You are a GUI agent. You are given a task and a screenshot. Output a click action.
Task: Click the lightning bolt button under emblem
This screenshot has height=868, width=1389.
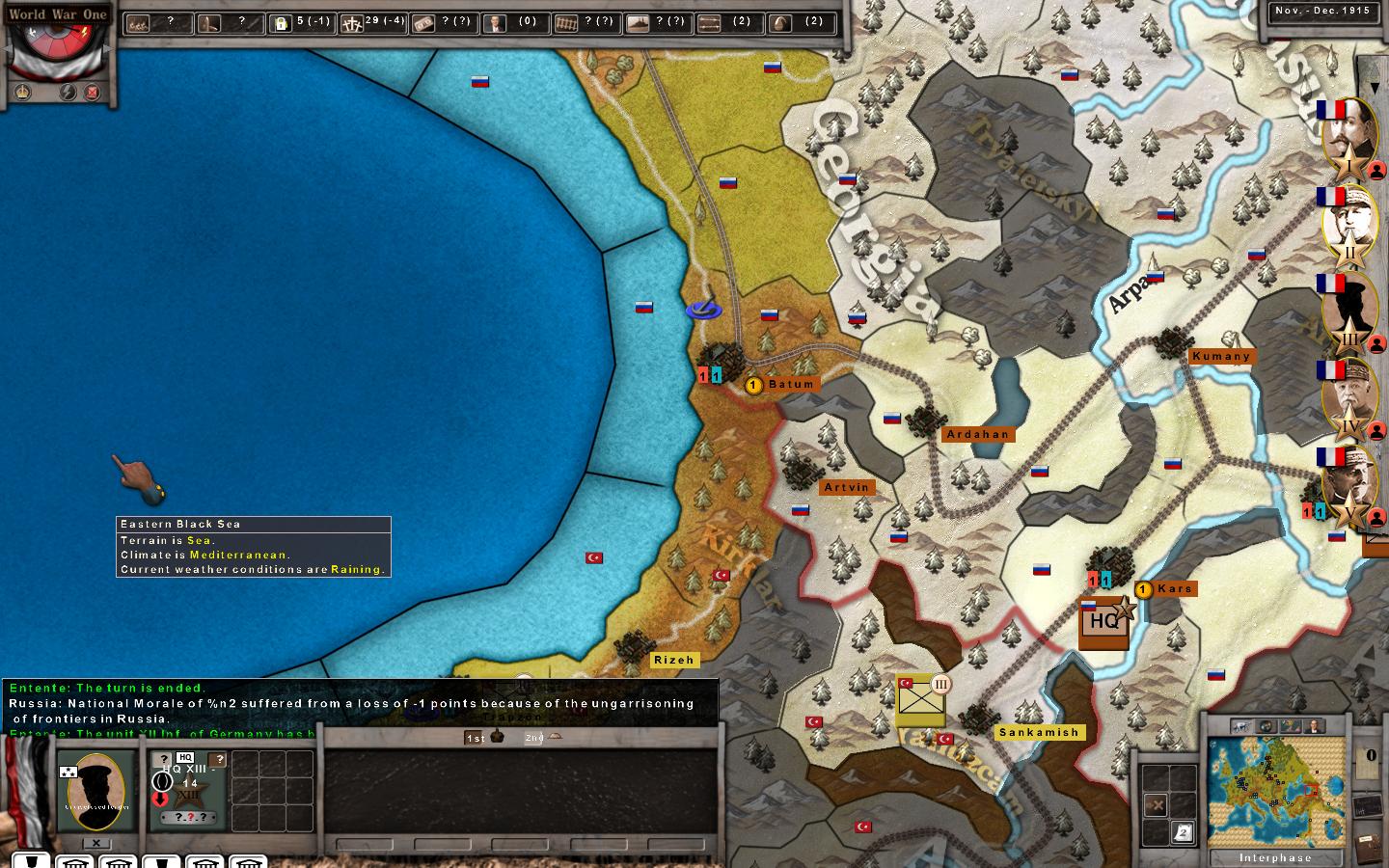(68, 93)
